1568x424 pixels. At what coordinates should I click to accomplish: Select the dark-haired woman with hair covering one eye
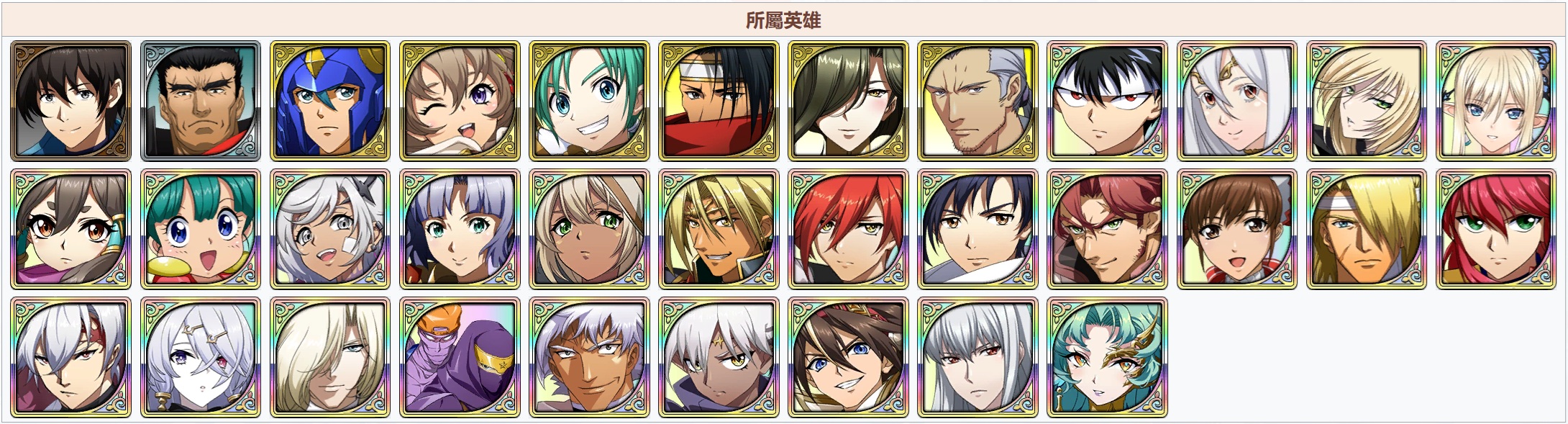pos(848,101)
